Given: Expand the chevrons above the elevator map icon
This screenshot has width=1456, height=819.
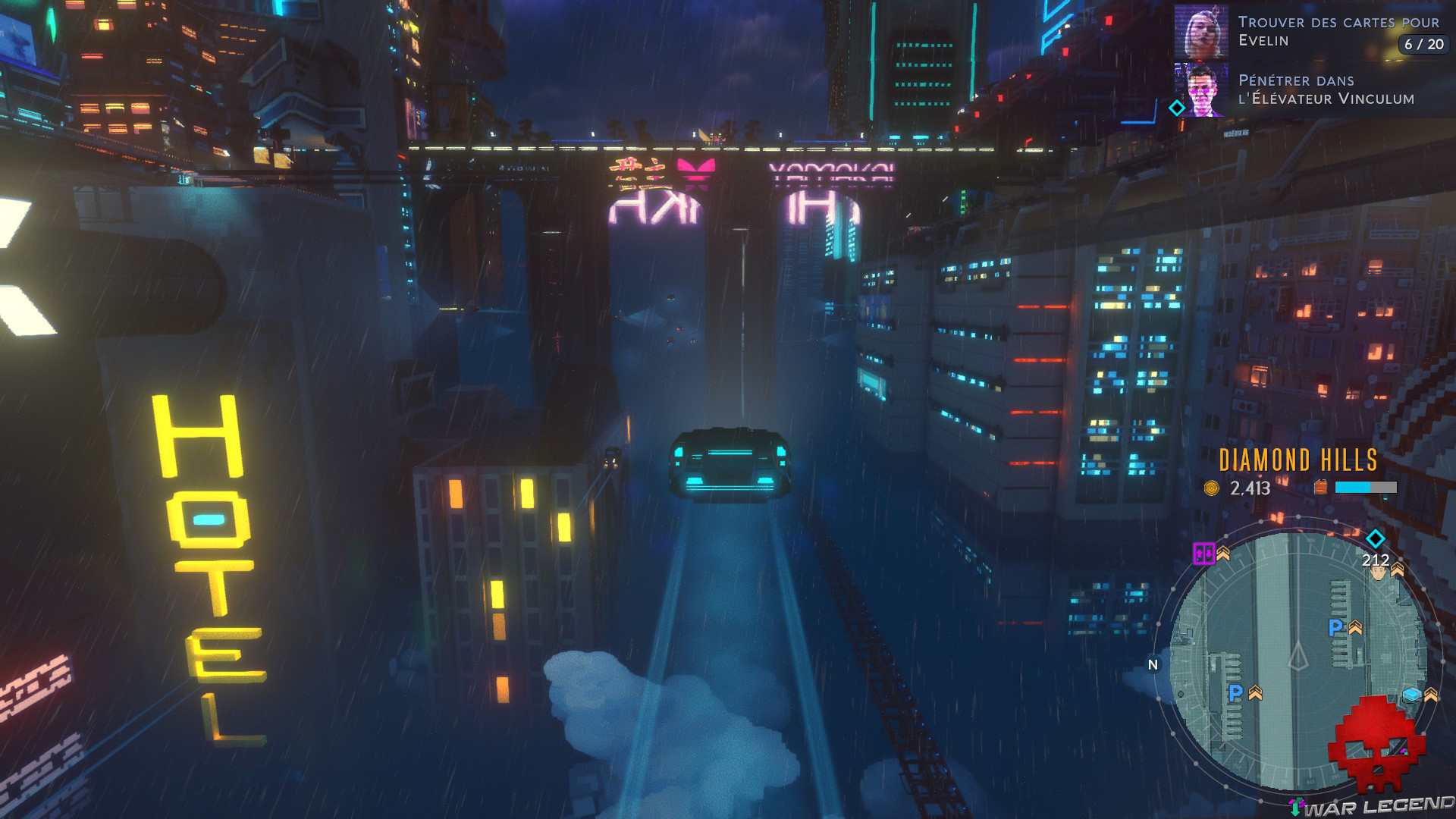Looking at the screenshot, I should (x=1223, y=554).
